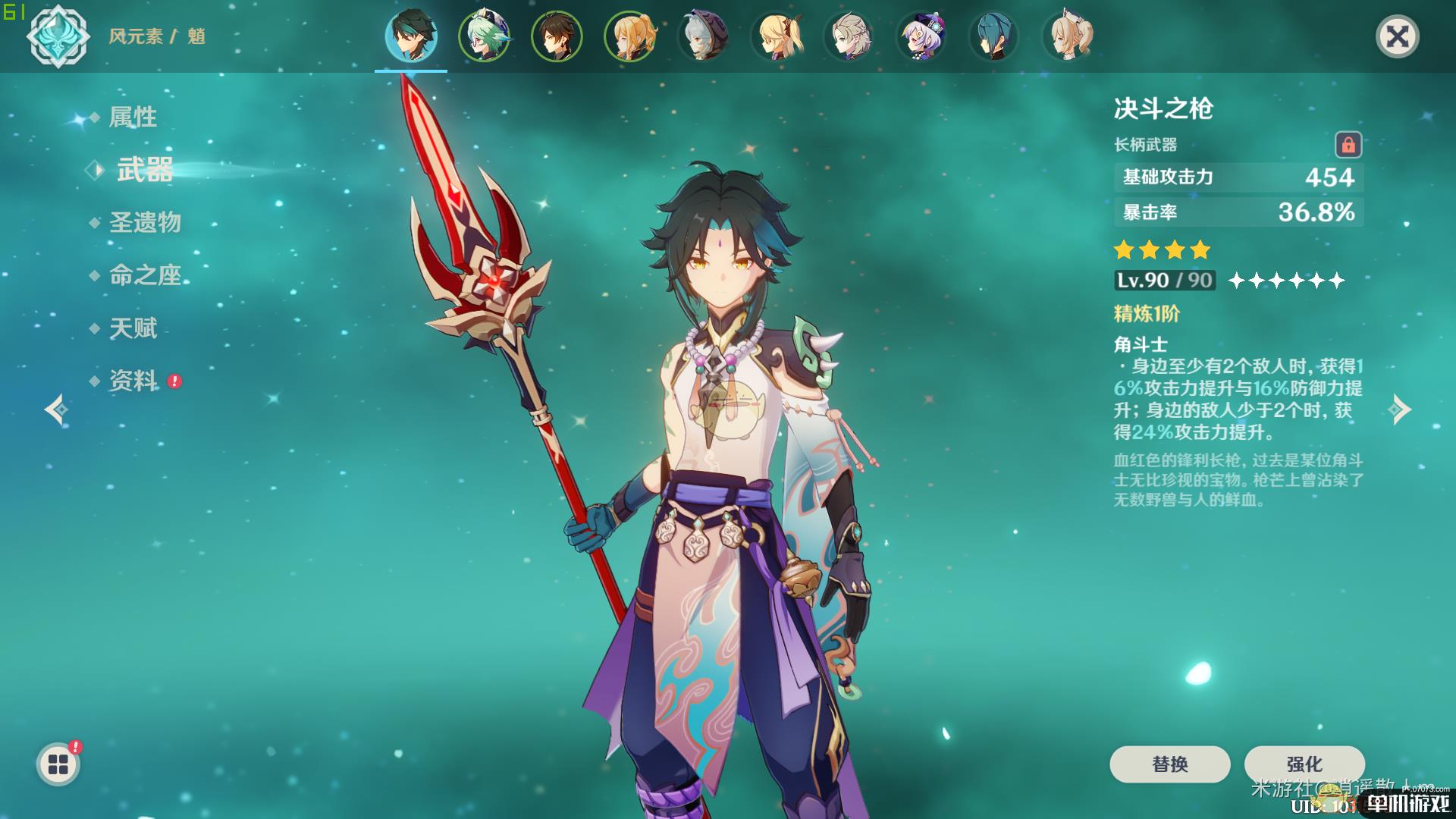Image resolution: width=1456 pixels, height=819 pixels.
Task: Go to the 天赋 talents page
Action: click(x=133, y=328)
